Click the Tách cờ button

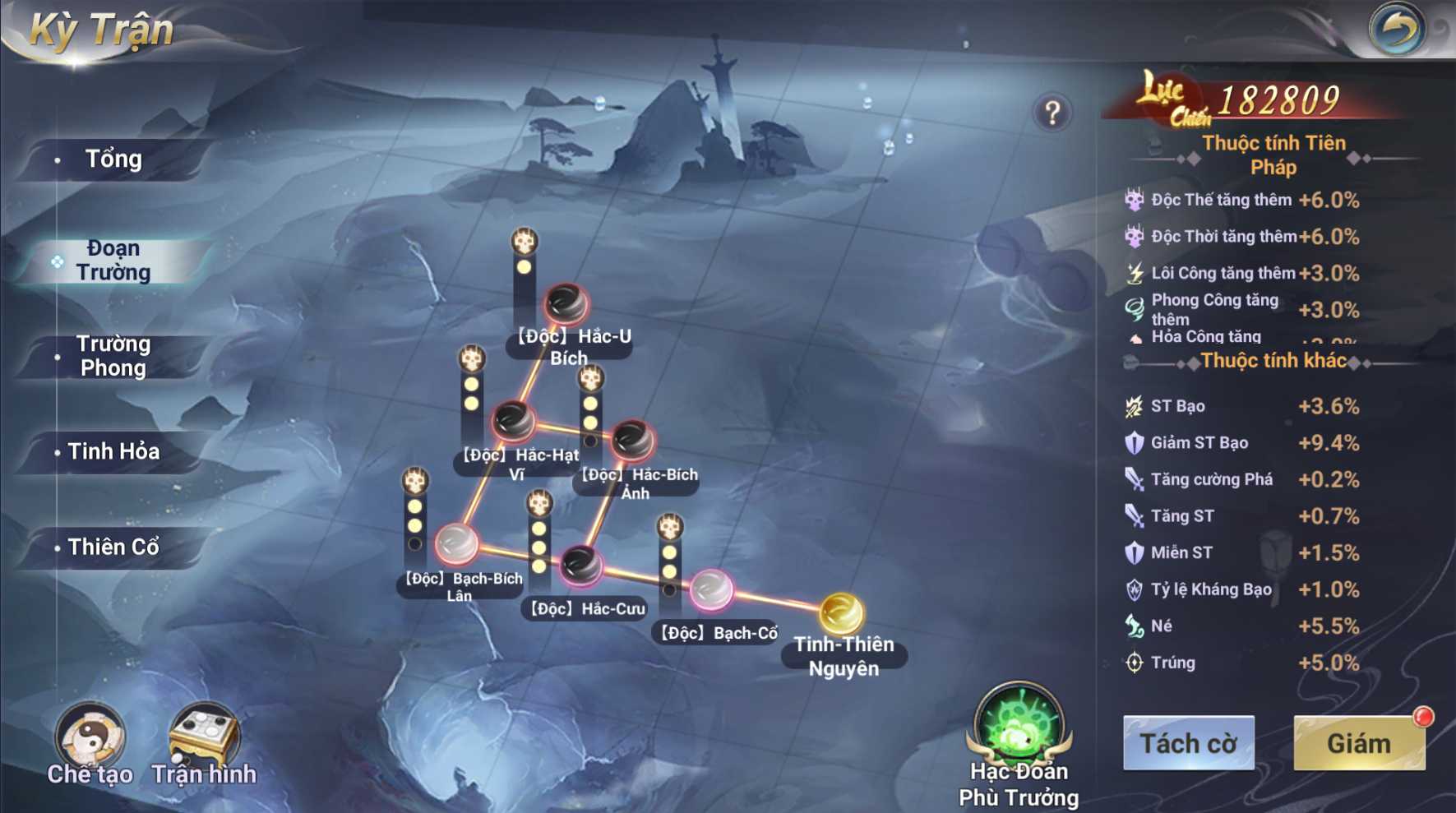[1188, 743]
